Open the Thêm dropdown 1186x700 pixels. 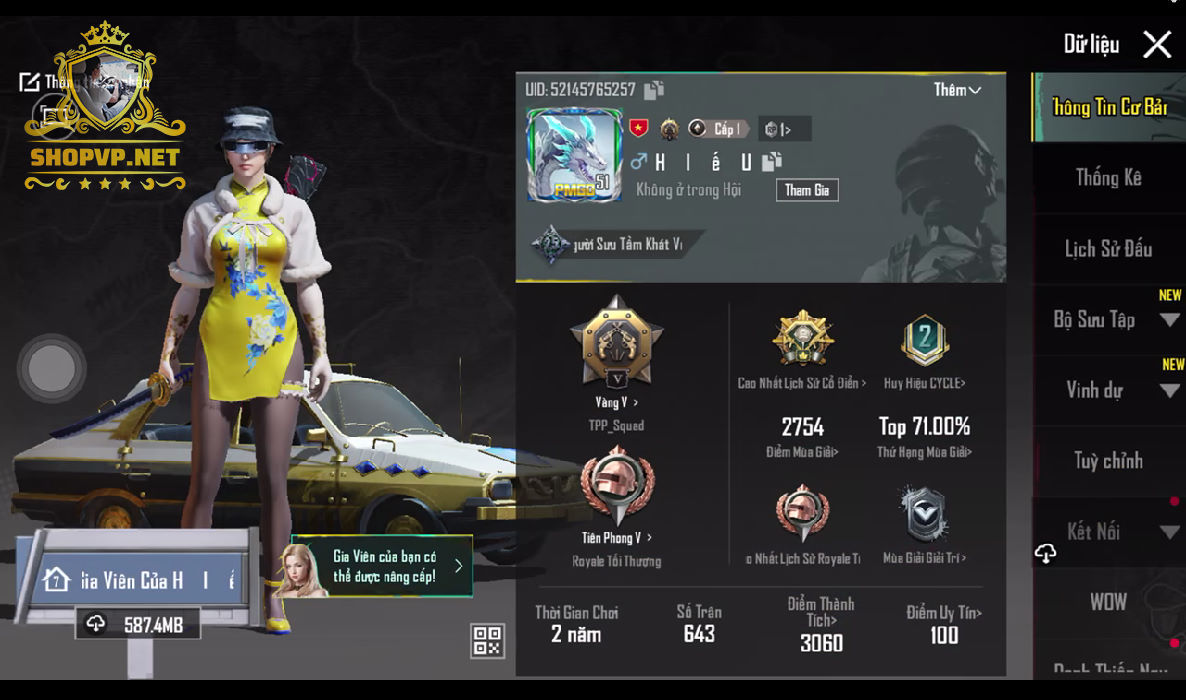(x=957, y=90)
